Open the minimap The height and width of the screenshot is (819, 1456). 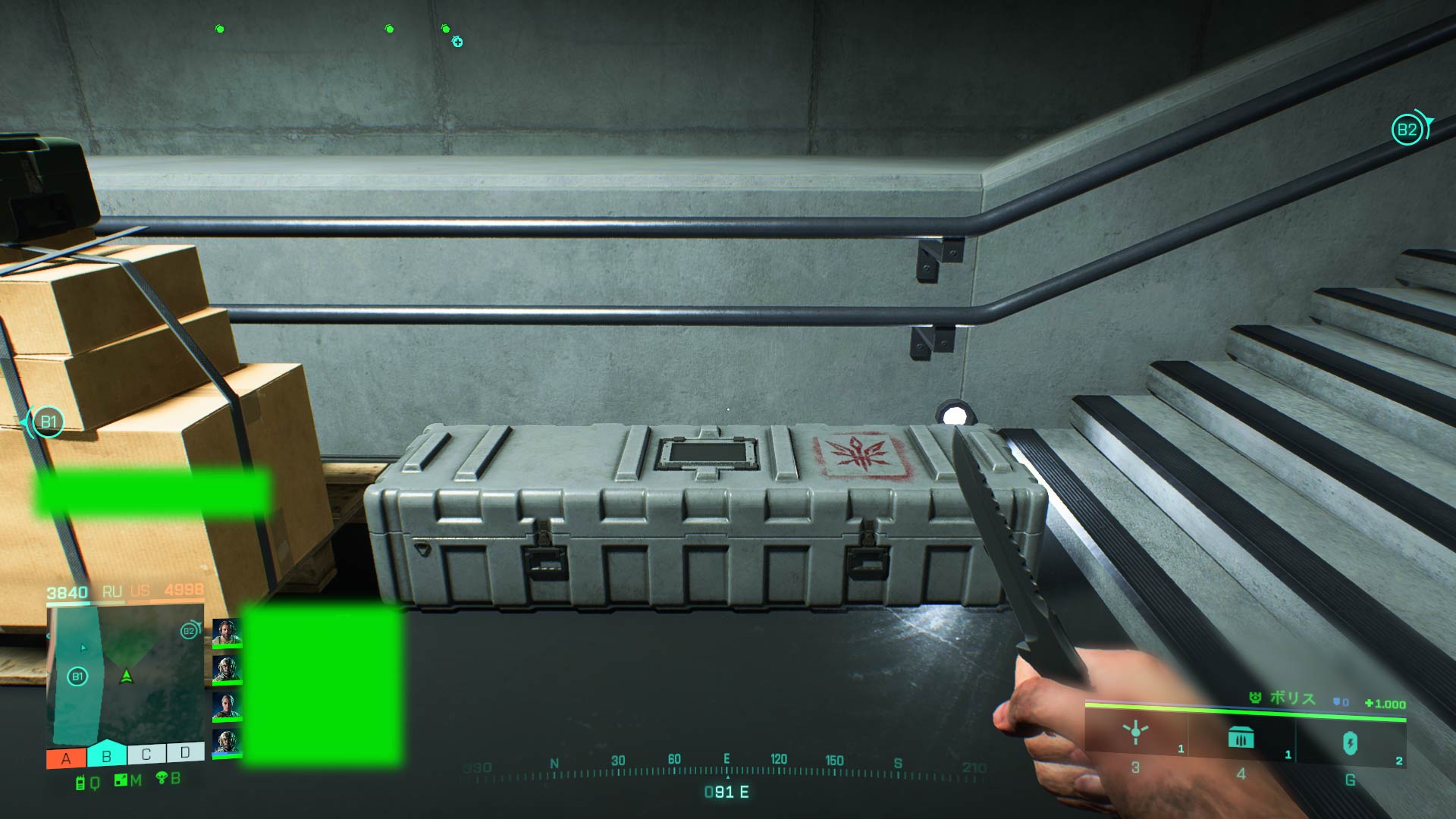pos(126,673)
